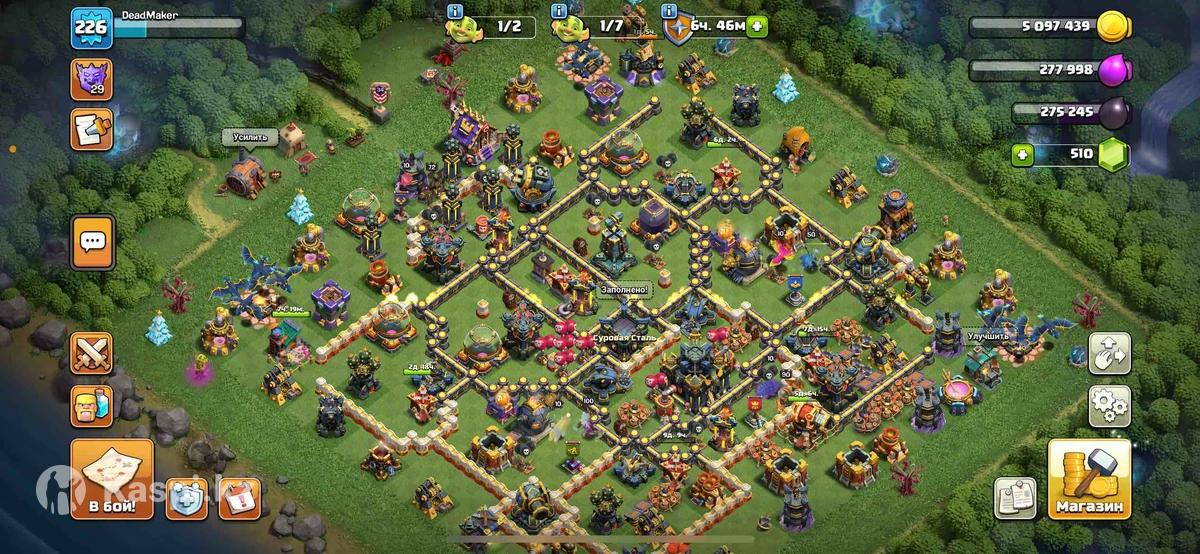
Task: Open the clipboard notes button beside shop
Action: [1015, 498]
